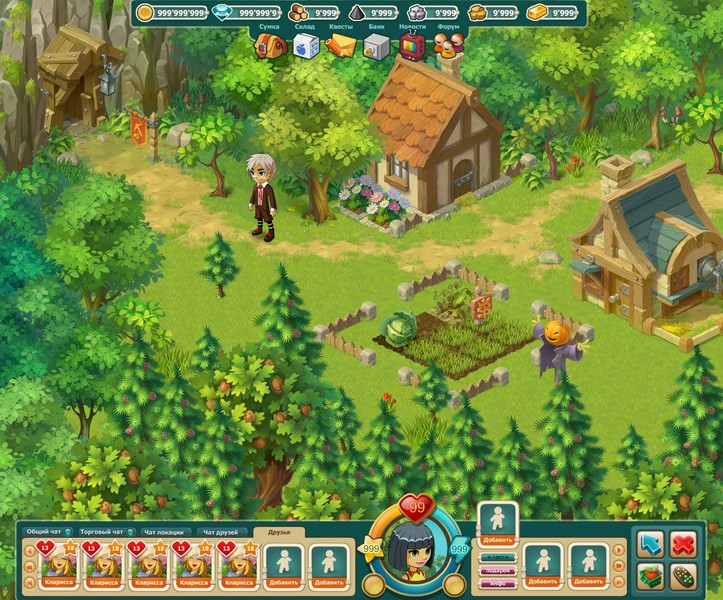Viewport: 723px width, 600px height.
Task: Click the red X tool button
Action: click(x=684, y=544)
